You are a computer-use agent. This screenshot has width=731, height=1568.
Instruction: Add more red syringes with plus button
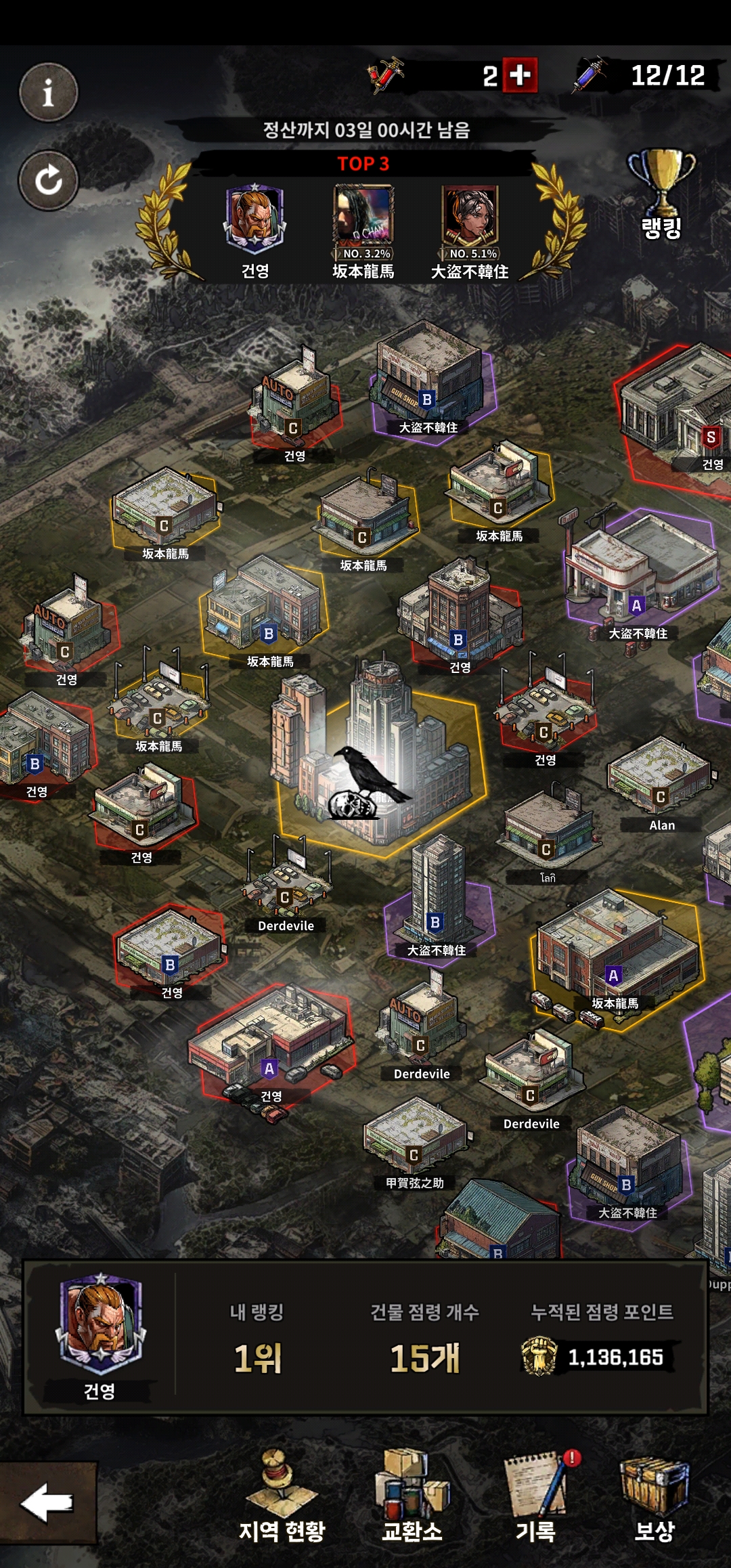coord(520,75)
